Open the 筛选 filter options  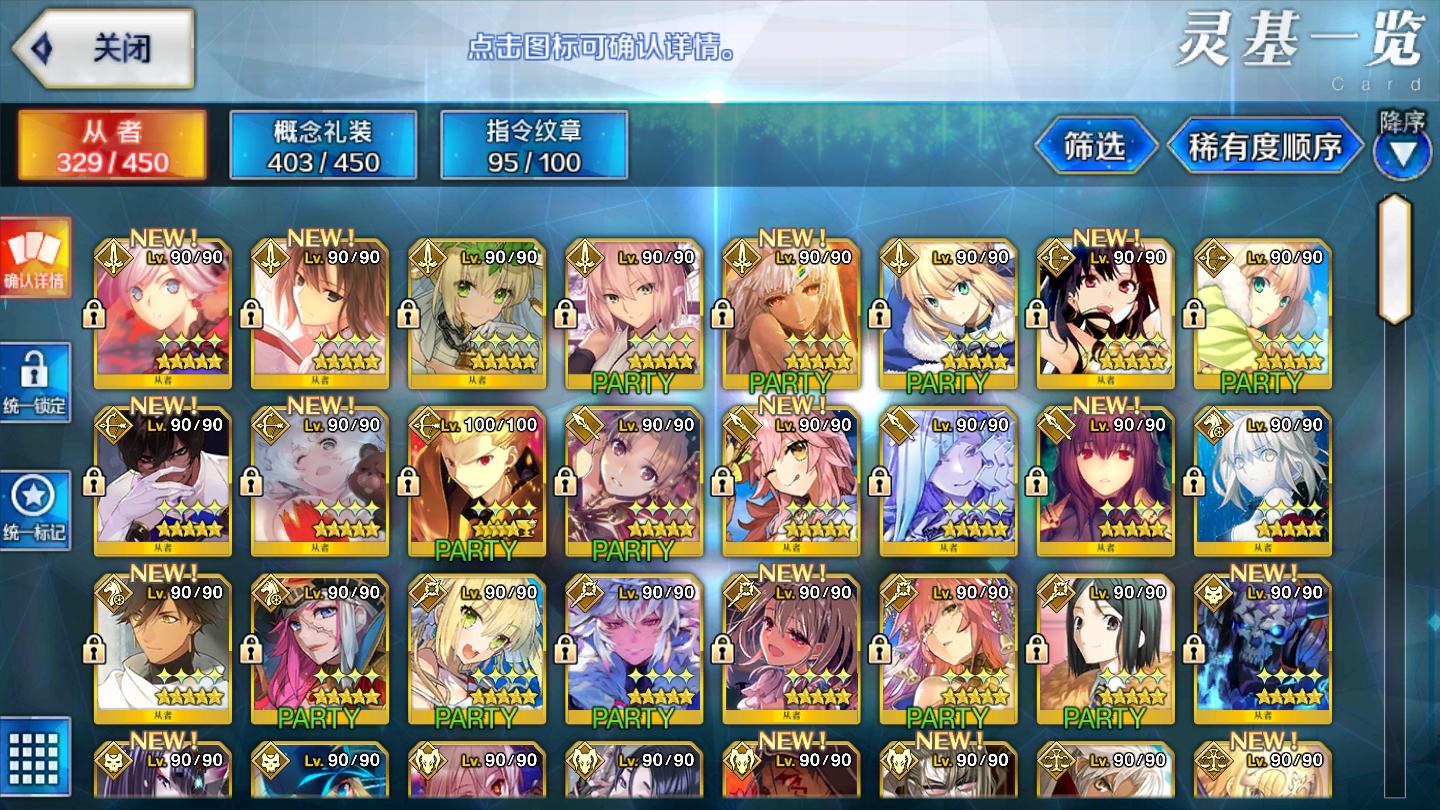pos(1095,147)
